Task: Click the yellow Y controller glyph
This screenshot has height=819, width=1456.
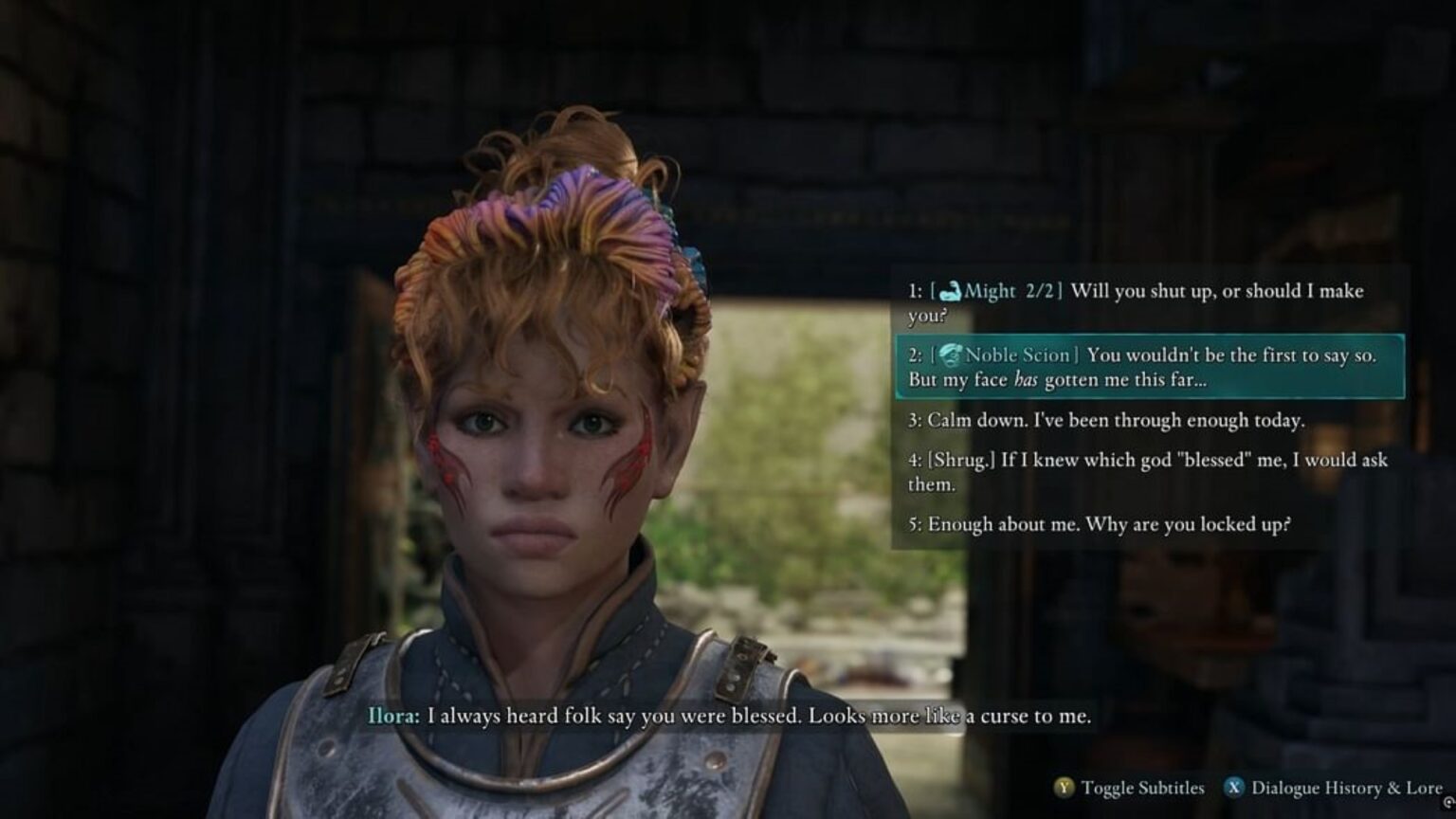Action: [x=1065, y=789]
